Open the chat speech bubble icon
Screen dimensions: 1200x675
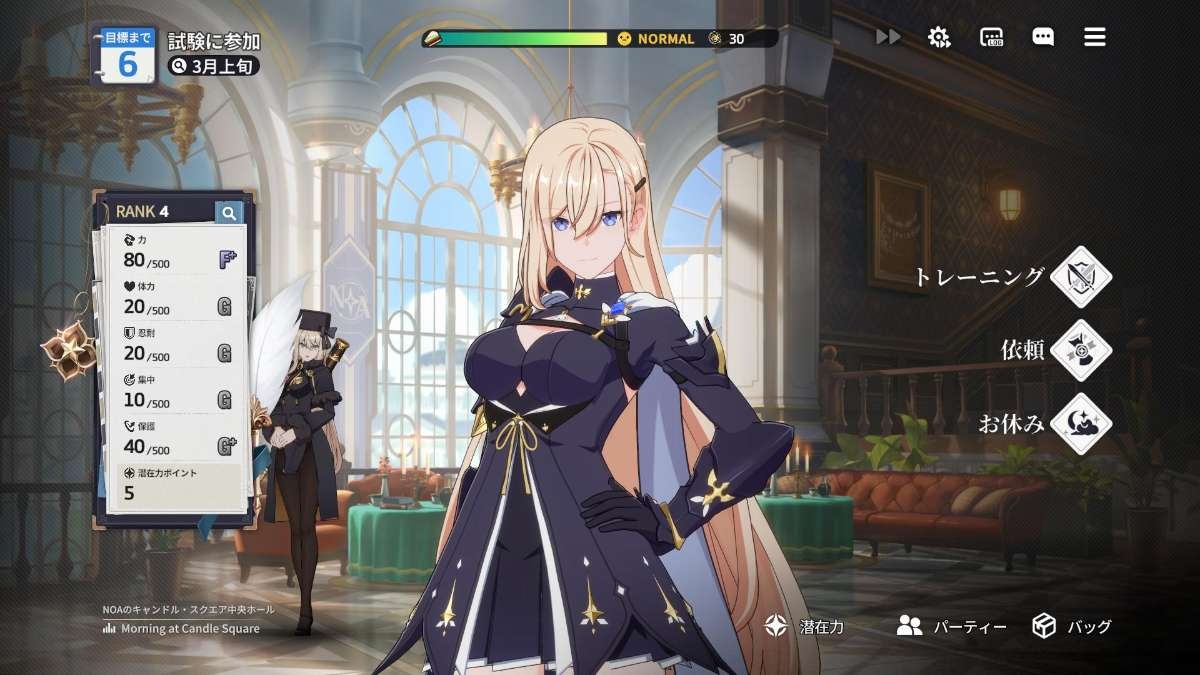pos(1043,37)
